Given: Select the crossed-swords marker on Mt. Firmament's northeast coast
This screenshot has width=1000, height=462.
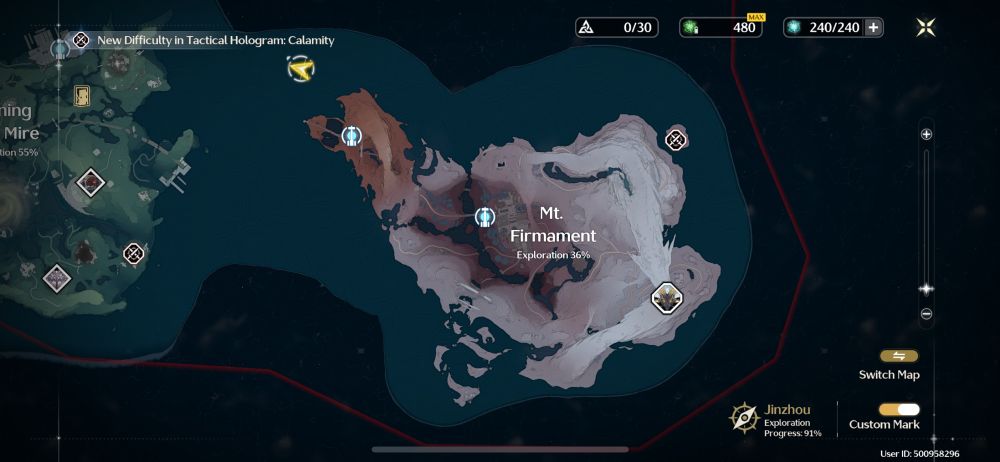Looking at the screenshot, I should [x=676, y=140].
